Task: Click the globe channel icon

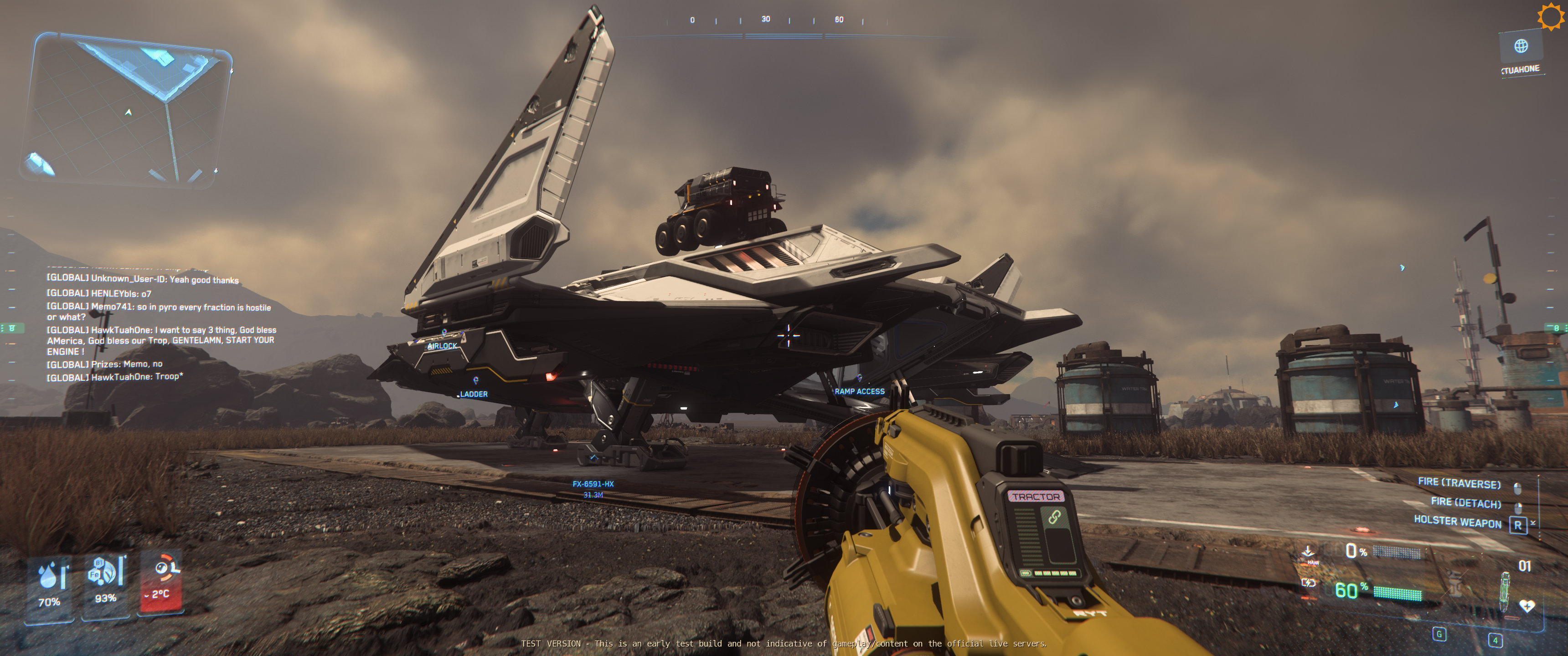Action: pyautogui.click(x=1521, y=46)
